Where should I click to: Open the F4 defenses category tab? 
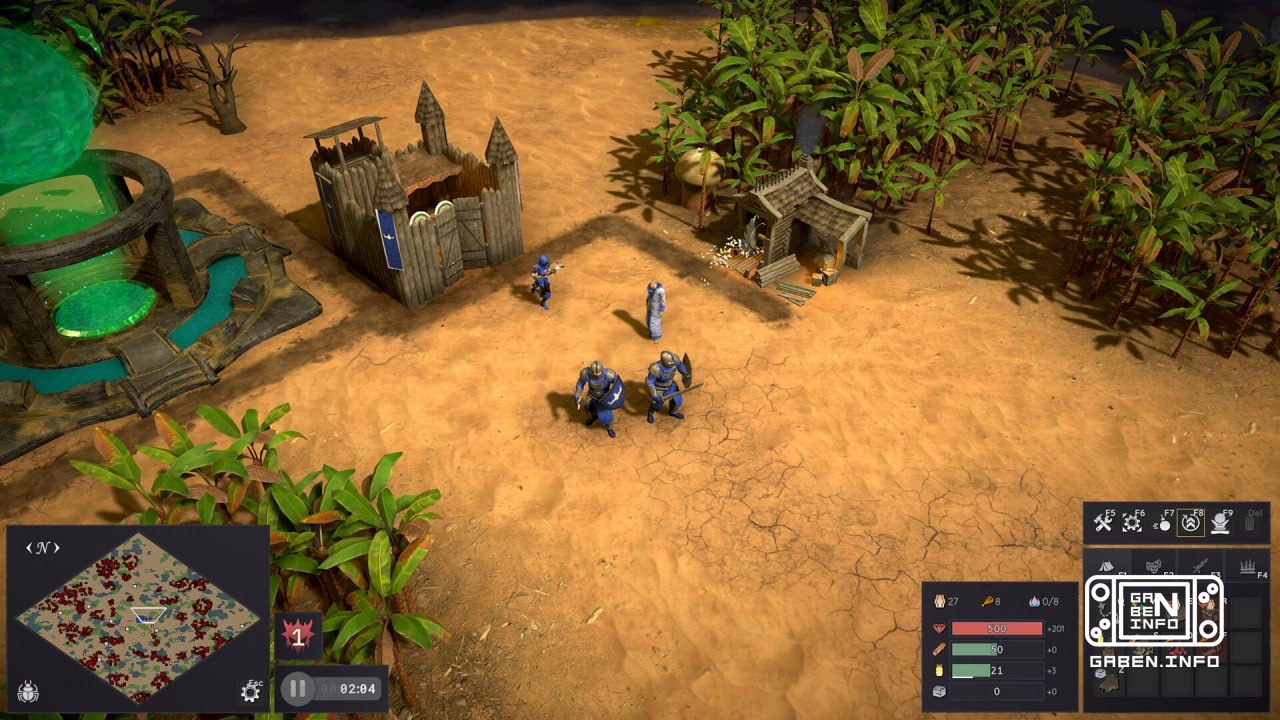pos(1247,567)
